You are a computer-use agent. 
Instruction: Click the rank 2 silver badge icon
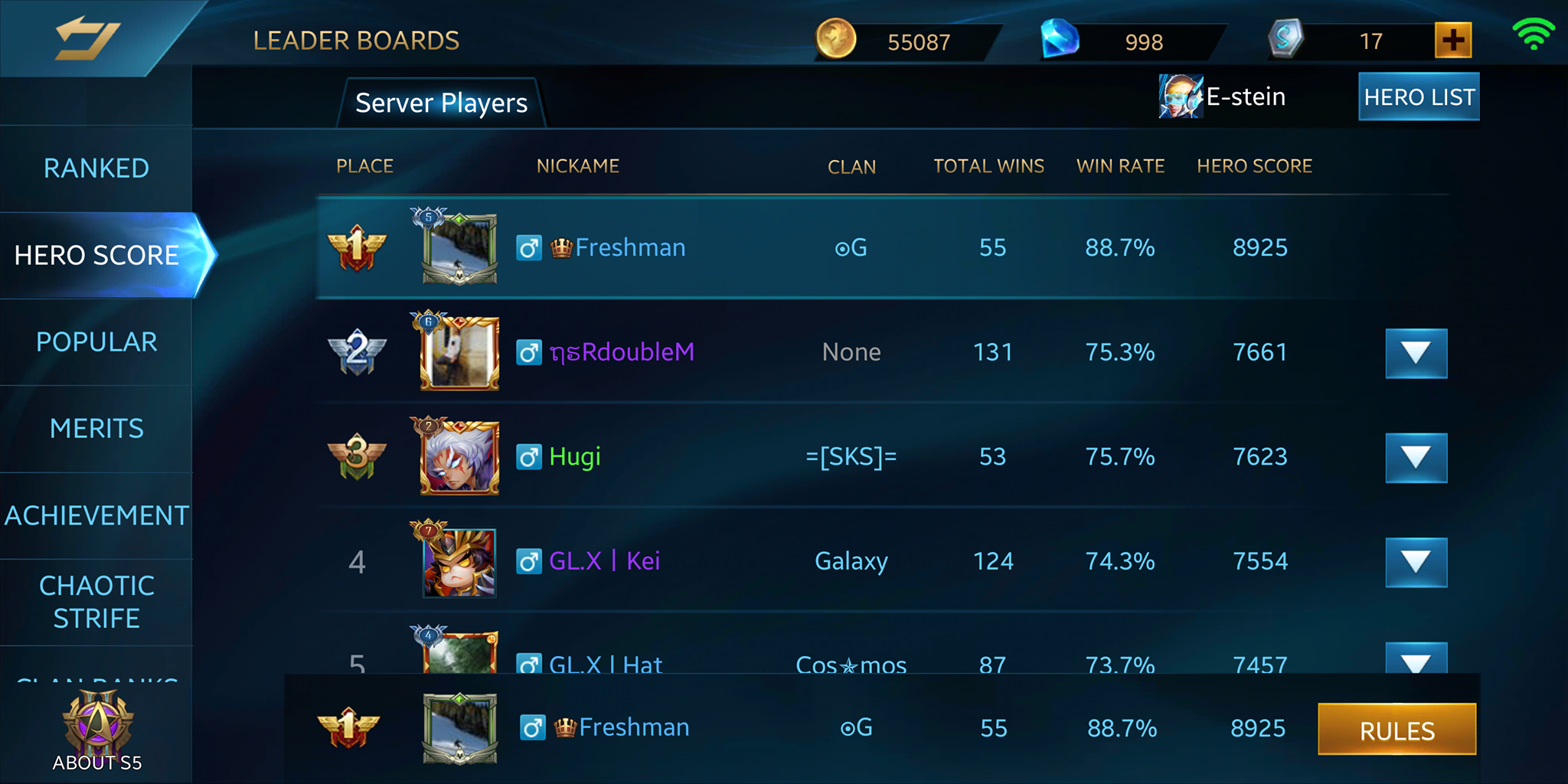(x=357, y=351)
